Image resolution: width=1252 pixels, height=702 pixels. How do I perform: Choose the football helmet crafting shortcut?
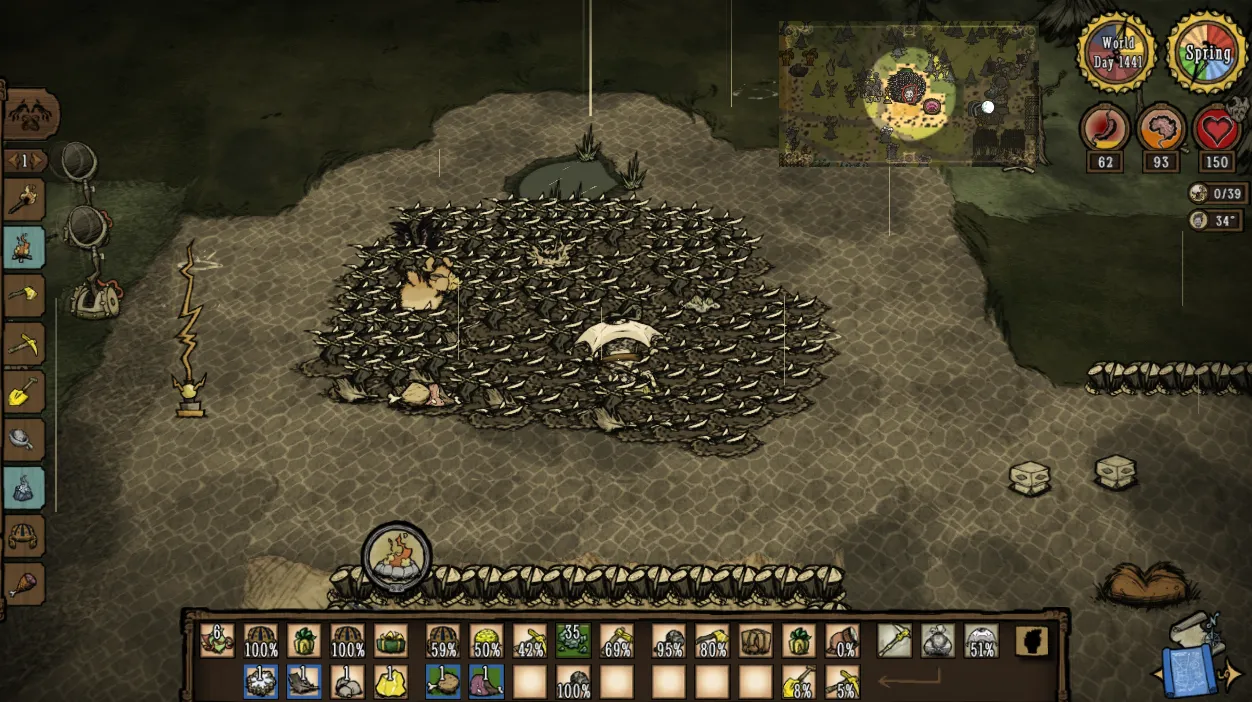tap(24, 536)
